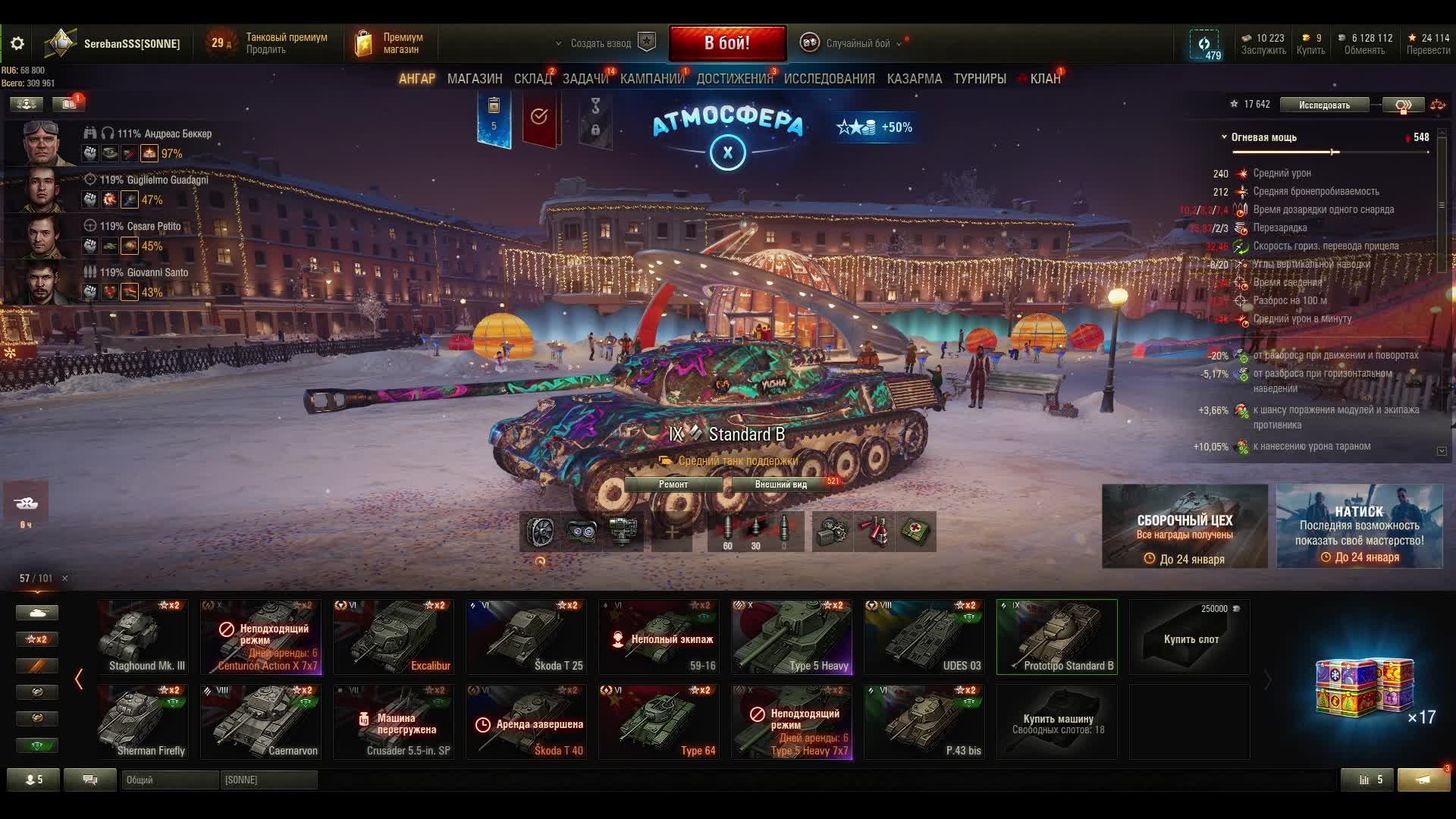
Task: Open the ИССЛЕДОВАНИЯ tab
Action: (829, 79)
